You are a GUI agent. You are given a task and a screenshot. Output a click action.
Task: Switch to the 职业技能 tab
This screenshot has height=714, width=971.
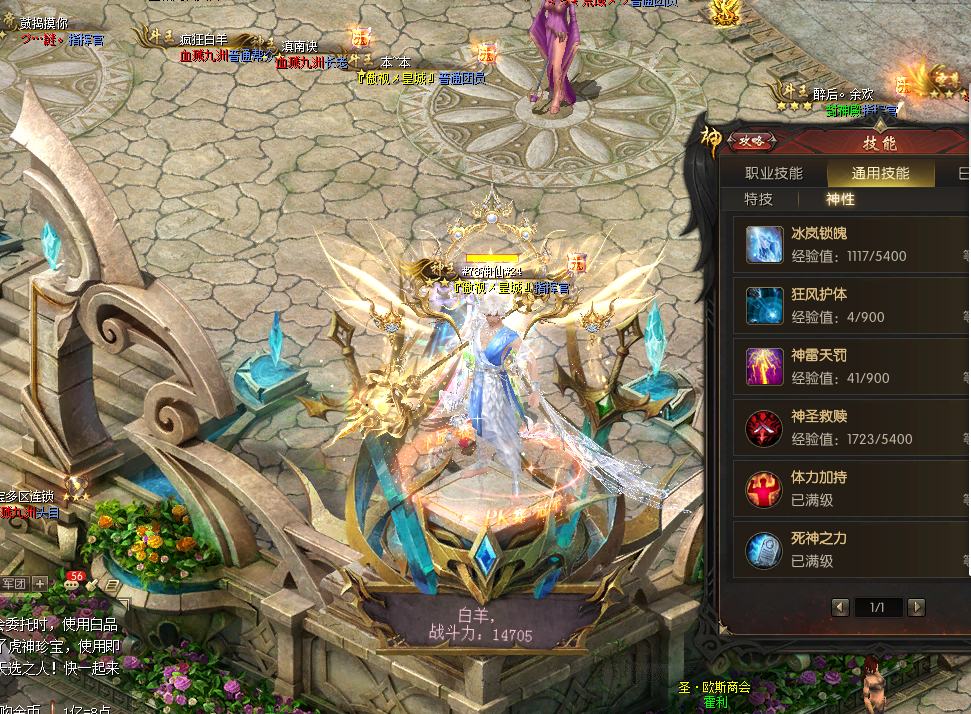[773, 173]
